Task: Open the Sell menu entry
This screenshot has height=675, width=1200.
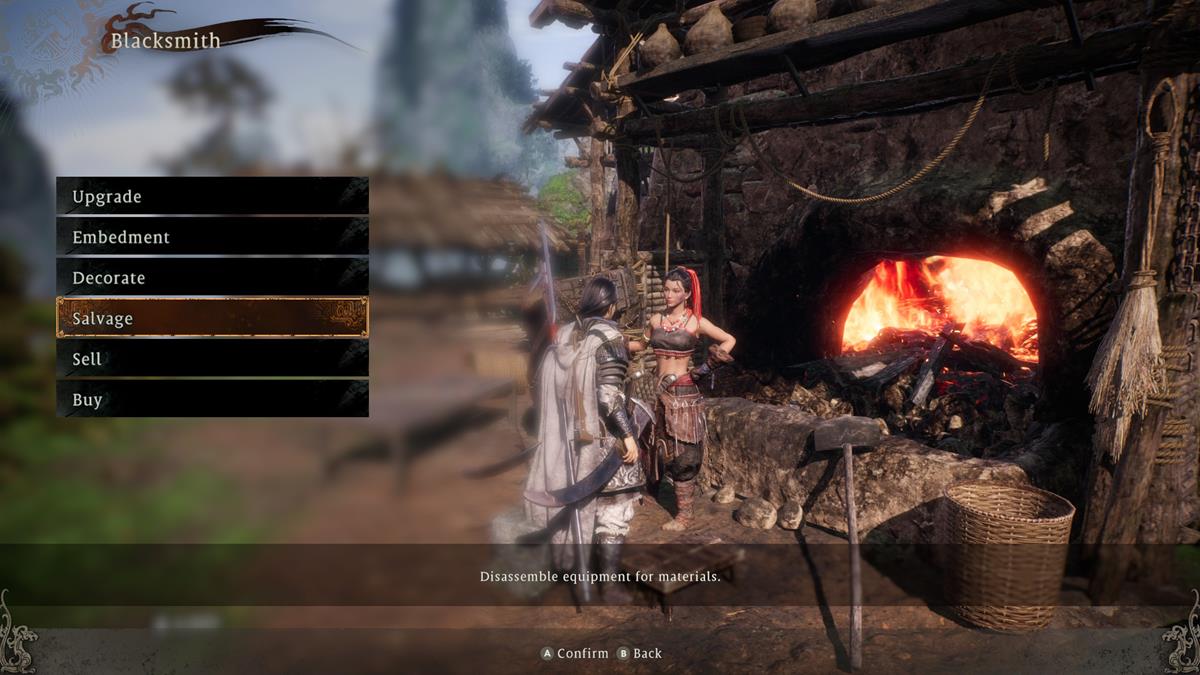Action: click(212, 358)
